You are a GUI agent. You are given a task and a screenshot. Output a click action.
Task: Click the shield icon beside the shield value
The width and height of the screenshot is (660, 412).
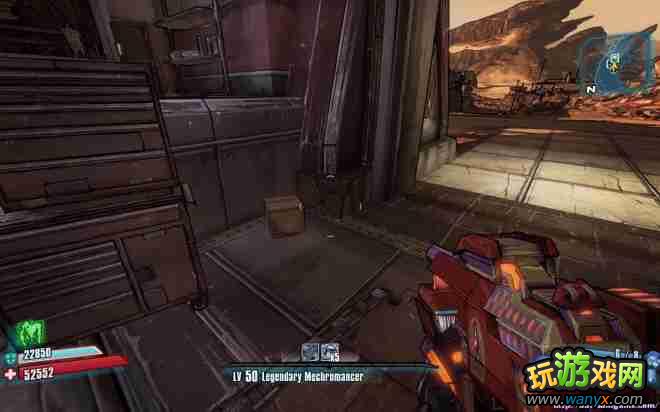click(x=9, y=354)
